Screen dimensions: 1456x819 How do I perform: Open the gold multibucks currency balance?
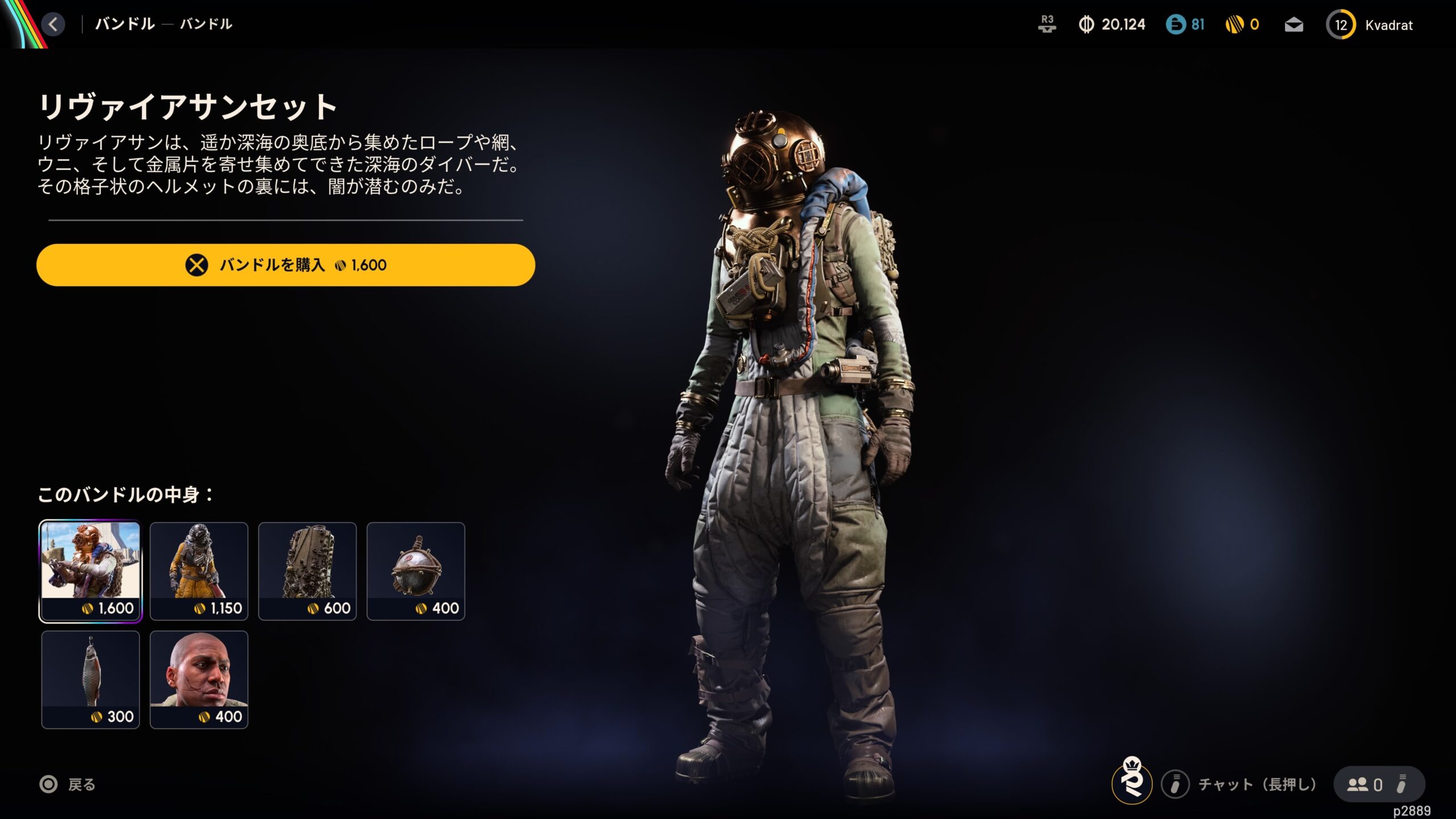(x=1242, y=24)
